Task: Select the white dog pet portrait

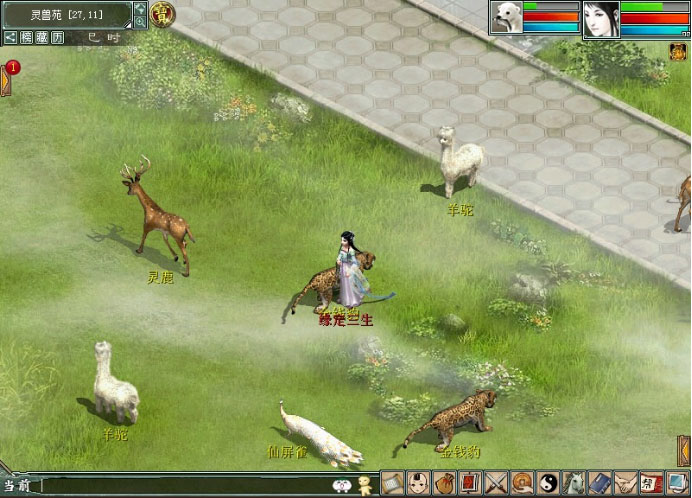Action: click(506, 18)
